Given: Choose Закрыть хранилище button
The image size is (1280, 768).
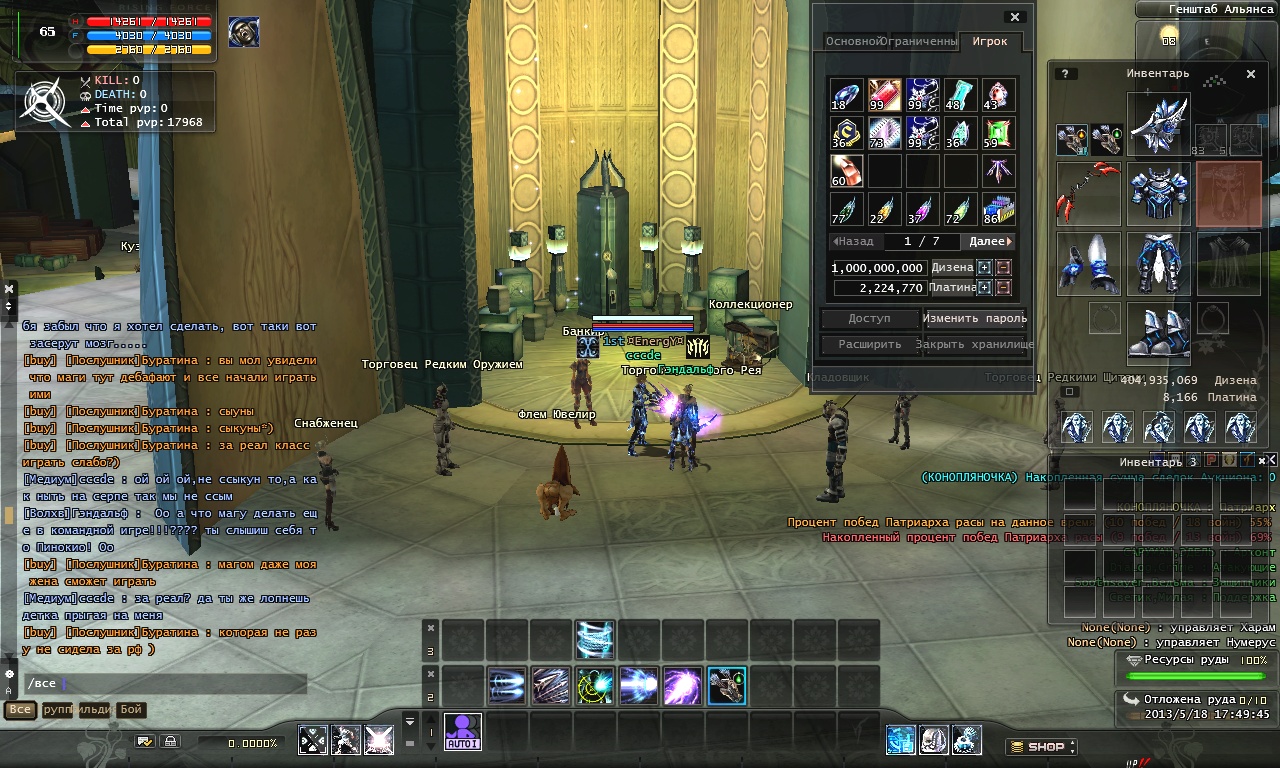Looking at the screenshot, I should [x=974, y=344].
